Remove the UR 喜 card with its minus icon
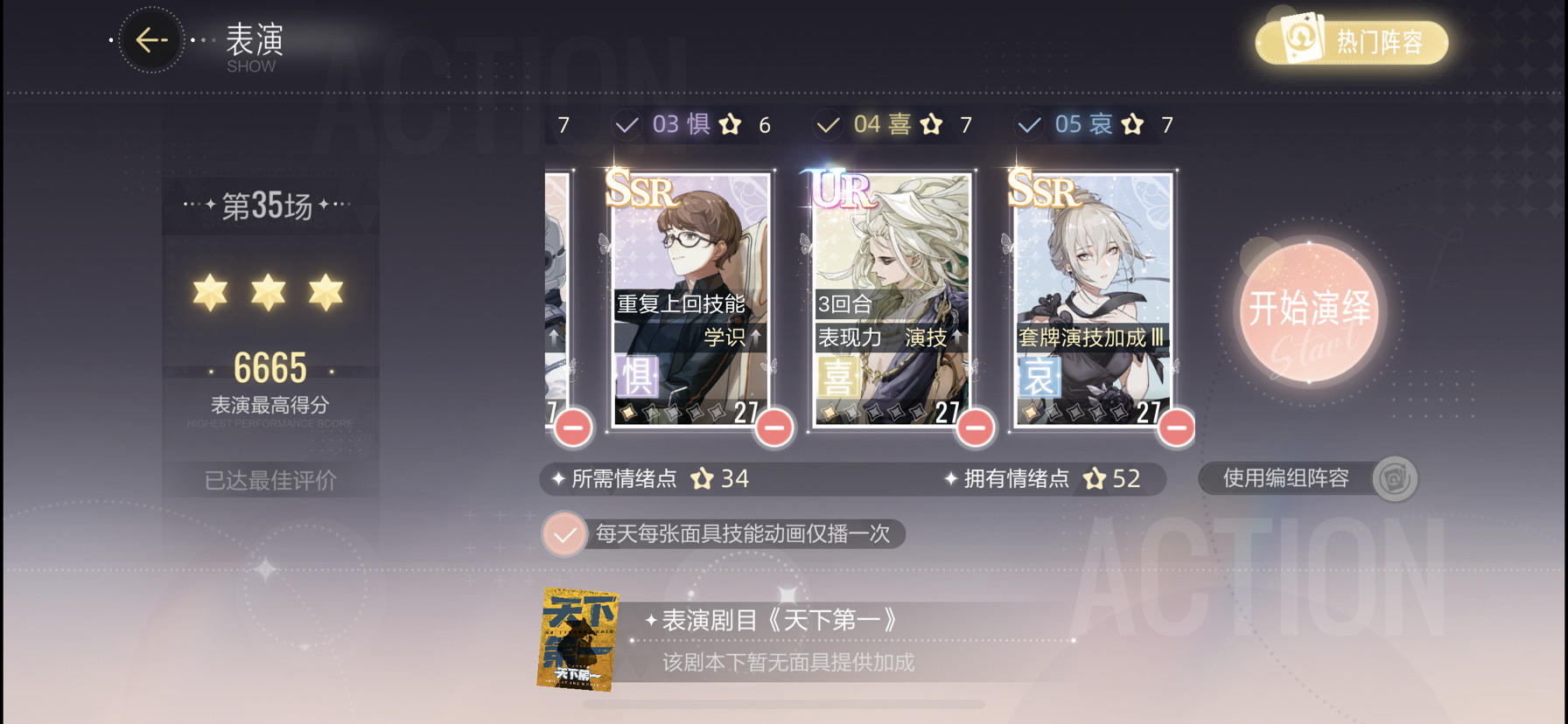Screen dimensions: 1568x724 pyautogui.click(x=975, y=428)
